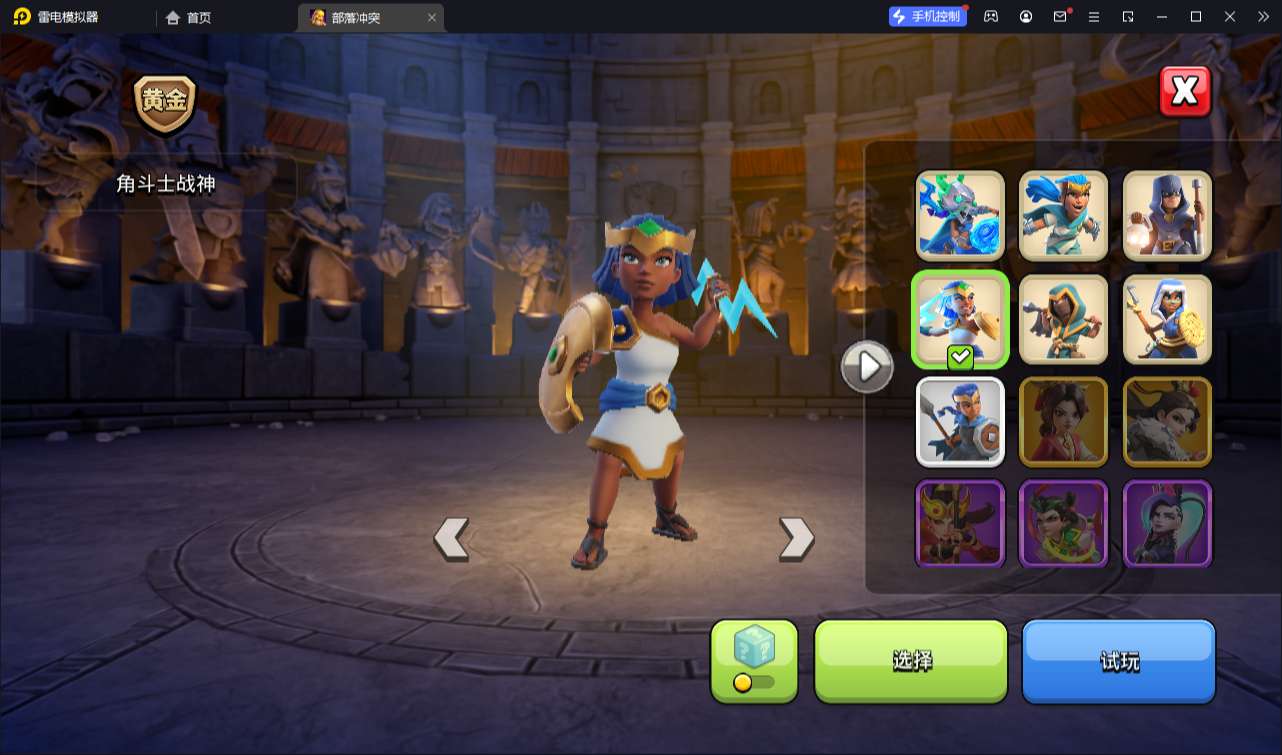Select the checked gladiator skin with green border

point(960,319)
